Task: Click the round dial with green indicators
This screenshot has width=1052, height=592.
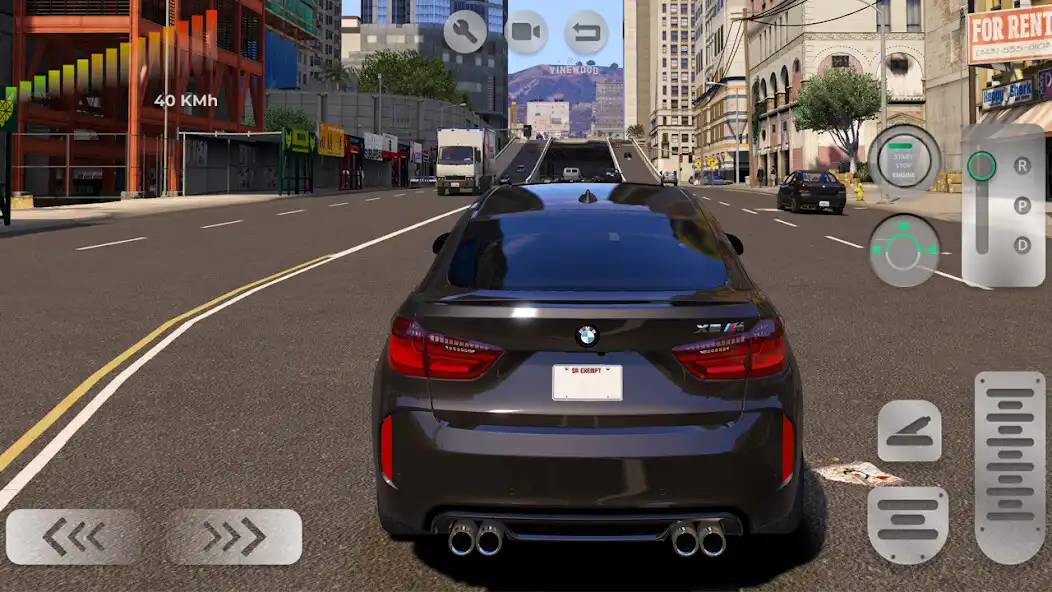Action: 903,249
